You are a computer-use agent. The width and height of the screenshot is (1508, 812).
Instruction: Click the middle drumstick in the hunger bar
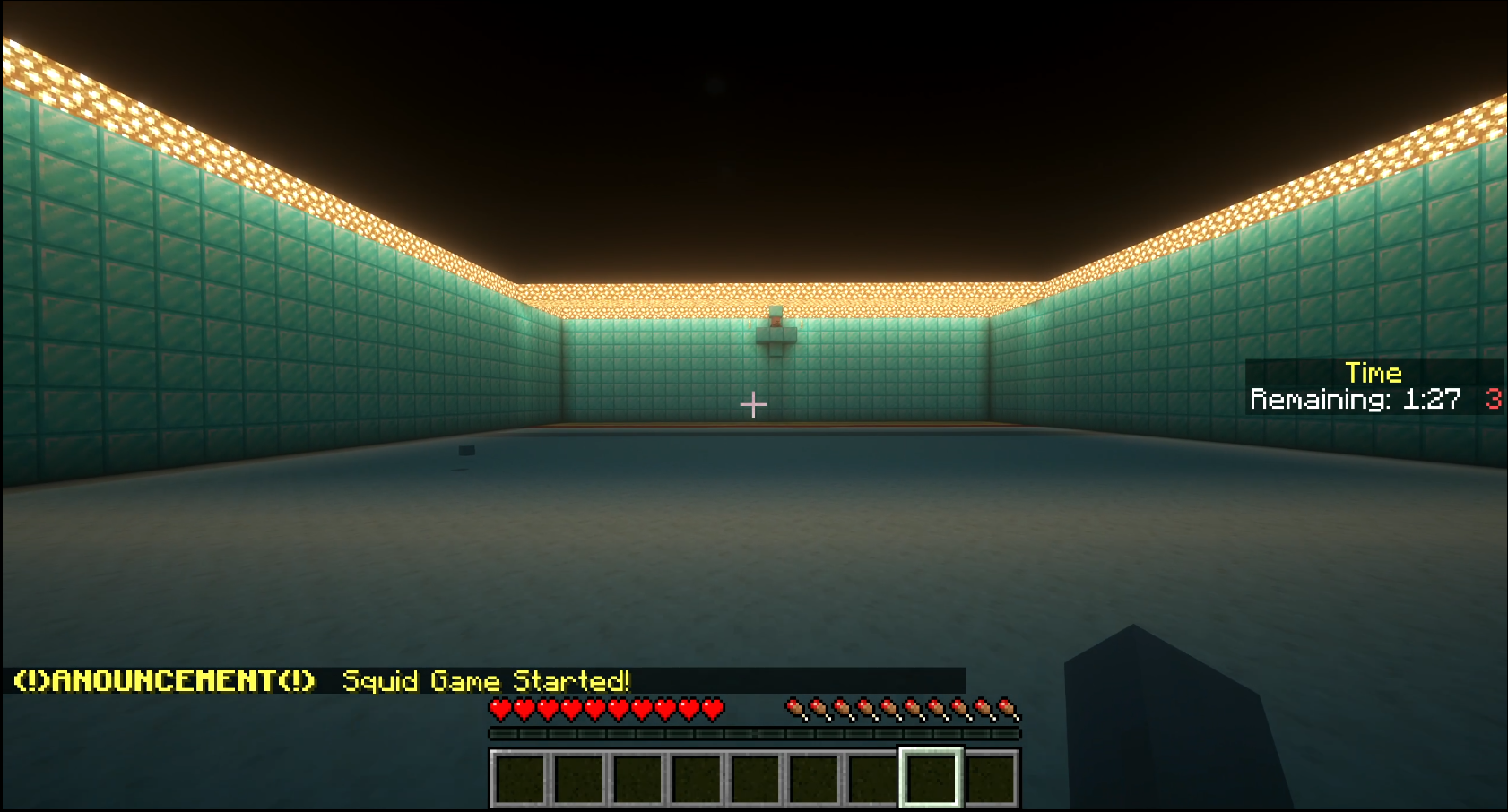coord(901,708)
